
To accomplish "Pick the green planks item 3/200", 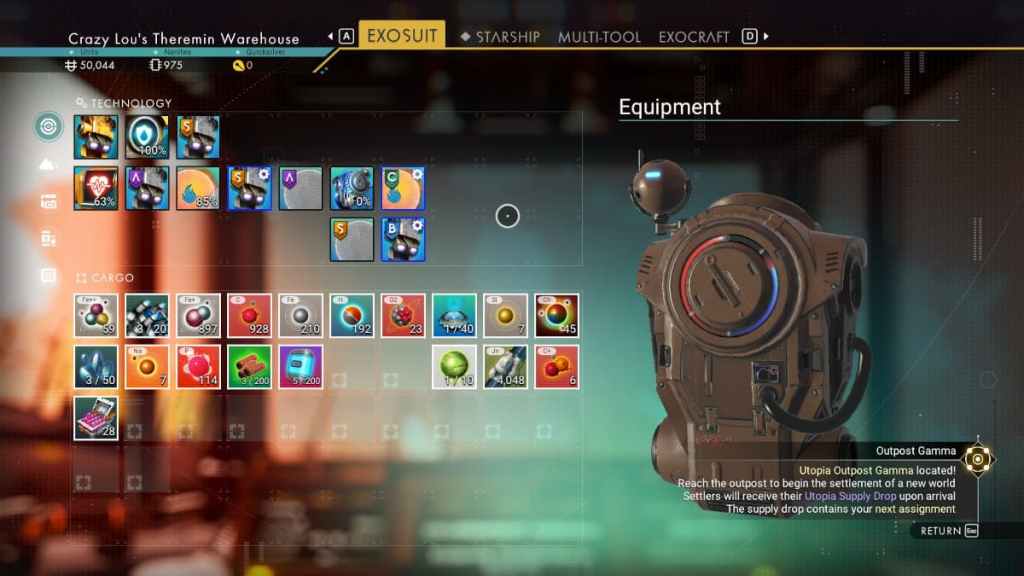I will click(249, 366).
